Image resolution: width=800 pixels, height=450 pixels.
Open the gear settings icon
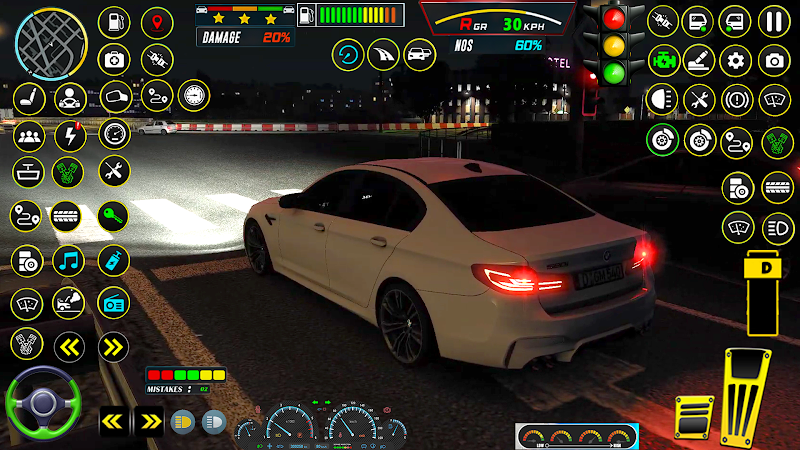coord(736,59)
